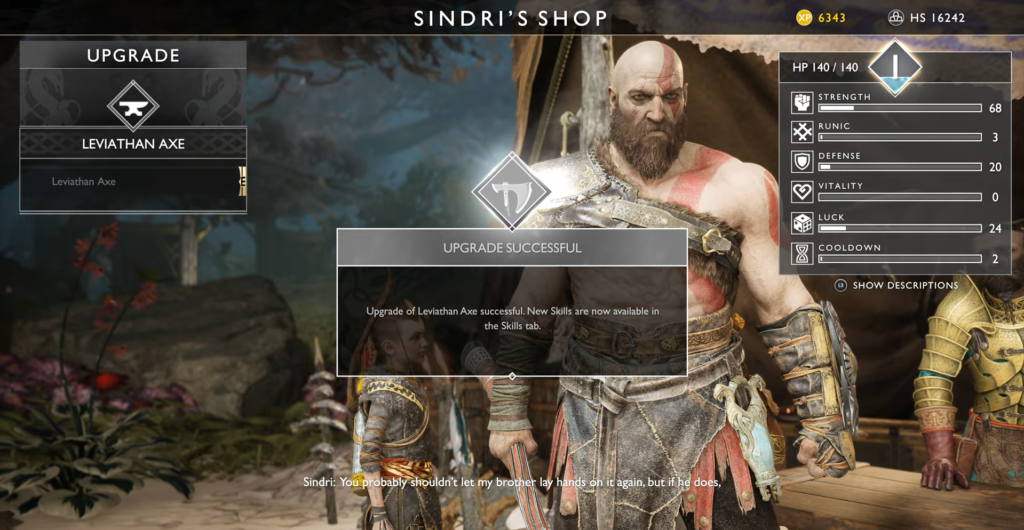
Task: Select the Runic stat row
Action: pos(895,132)
